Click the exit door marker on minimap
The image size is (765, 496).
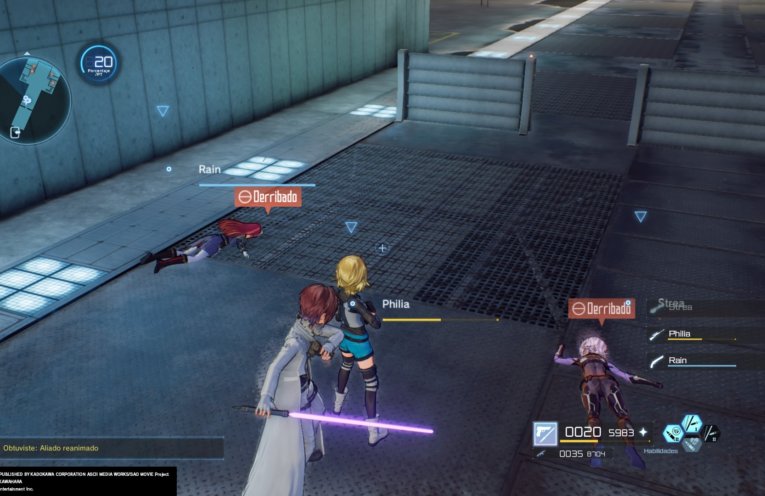(x=17, y=132)
